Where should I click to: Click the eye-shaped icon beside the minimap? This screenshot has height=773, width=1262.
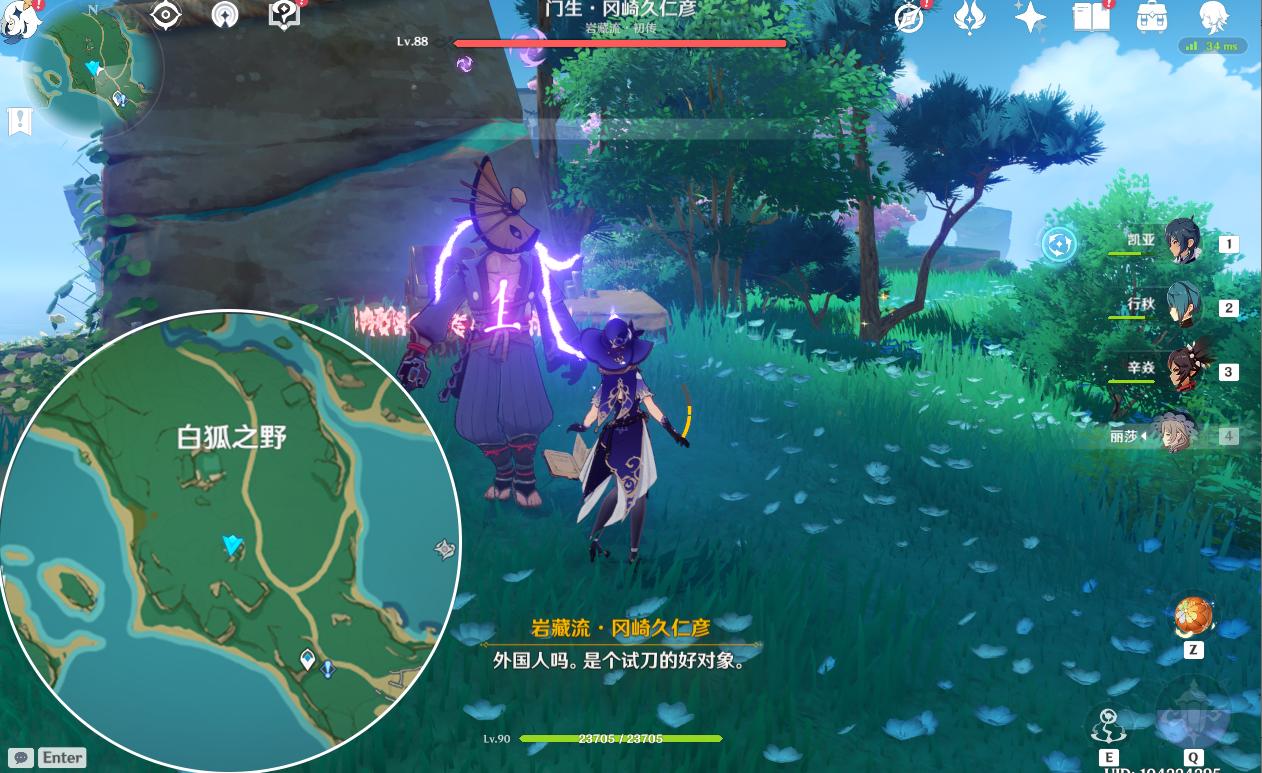pos(165,16)
